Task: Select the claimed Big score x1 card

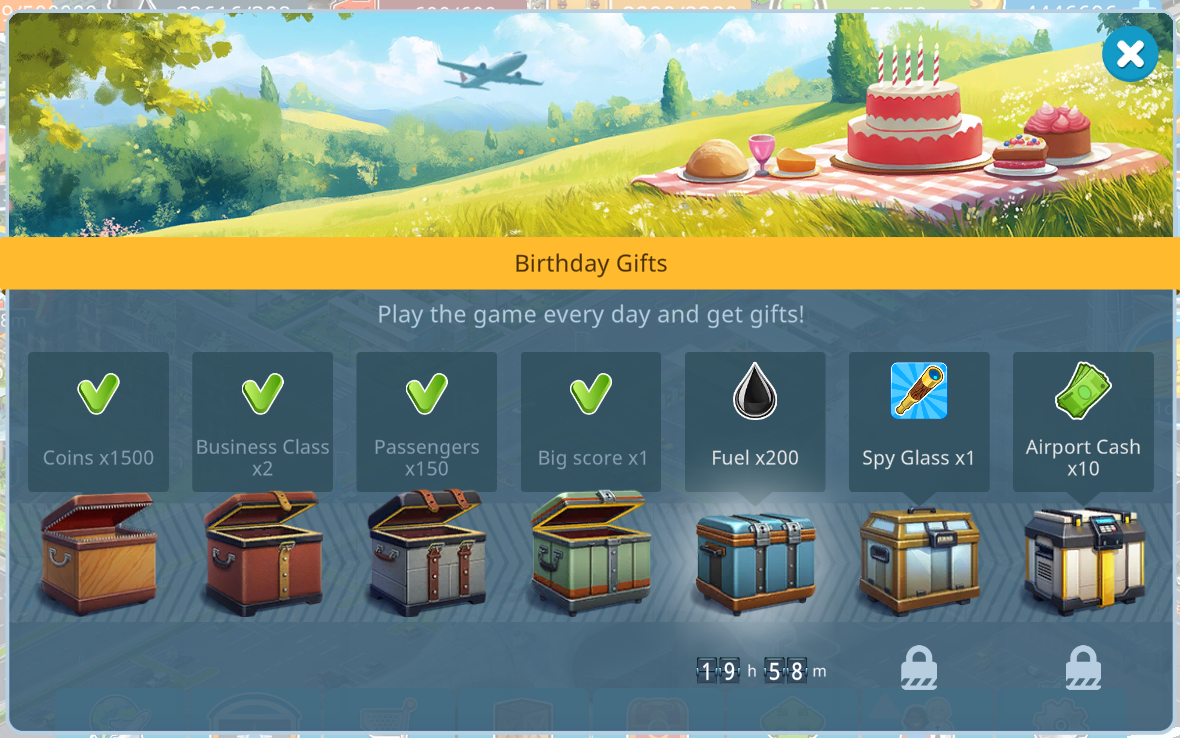Action: (591, 421)
